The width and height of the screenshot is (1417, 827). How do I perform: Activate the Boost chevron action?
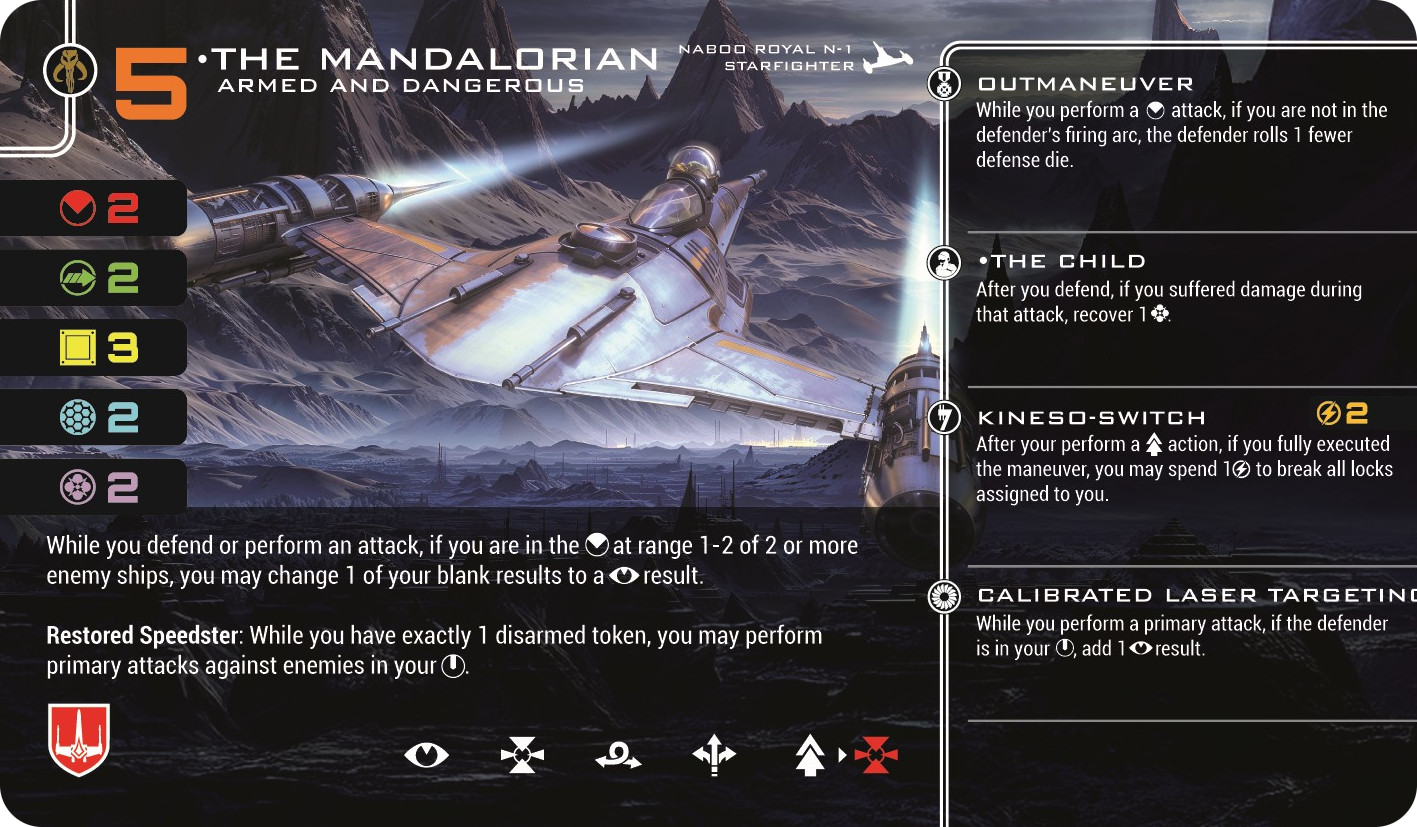[809, 756]
